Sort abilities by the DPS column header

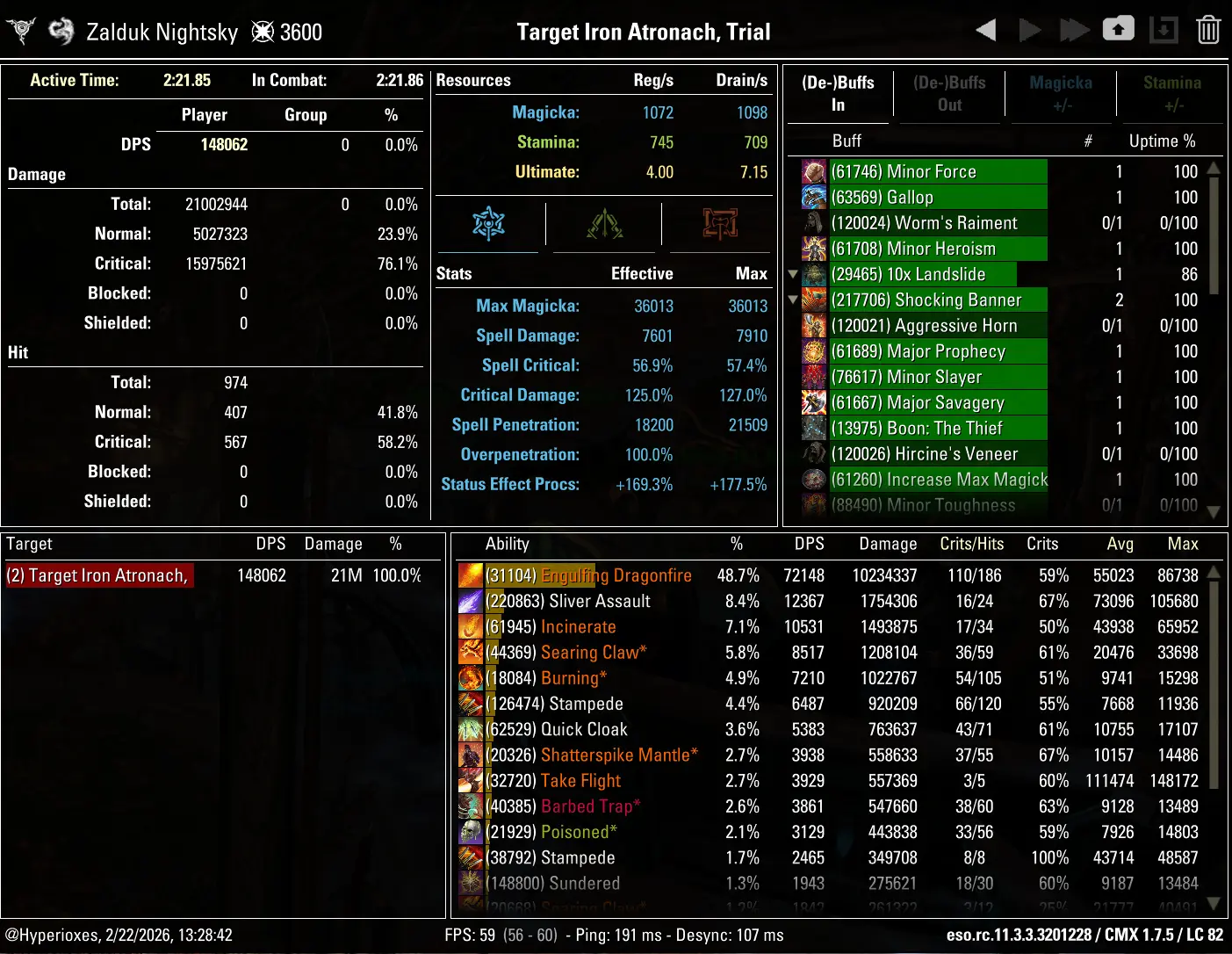pos(809,544)
